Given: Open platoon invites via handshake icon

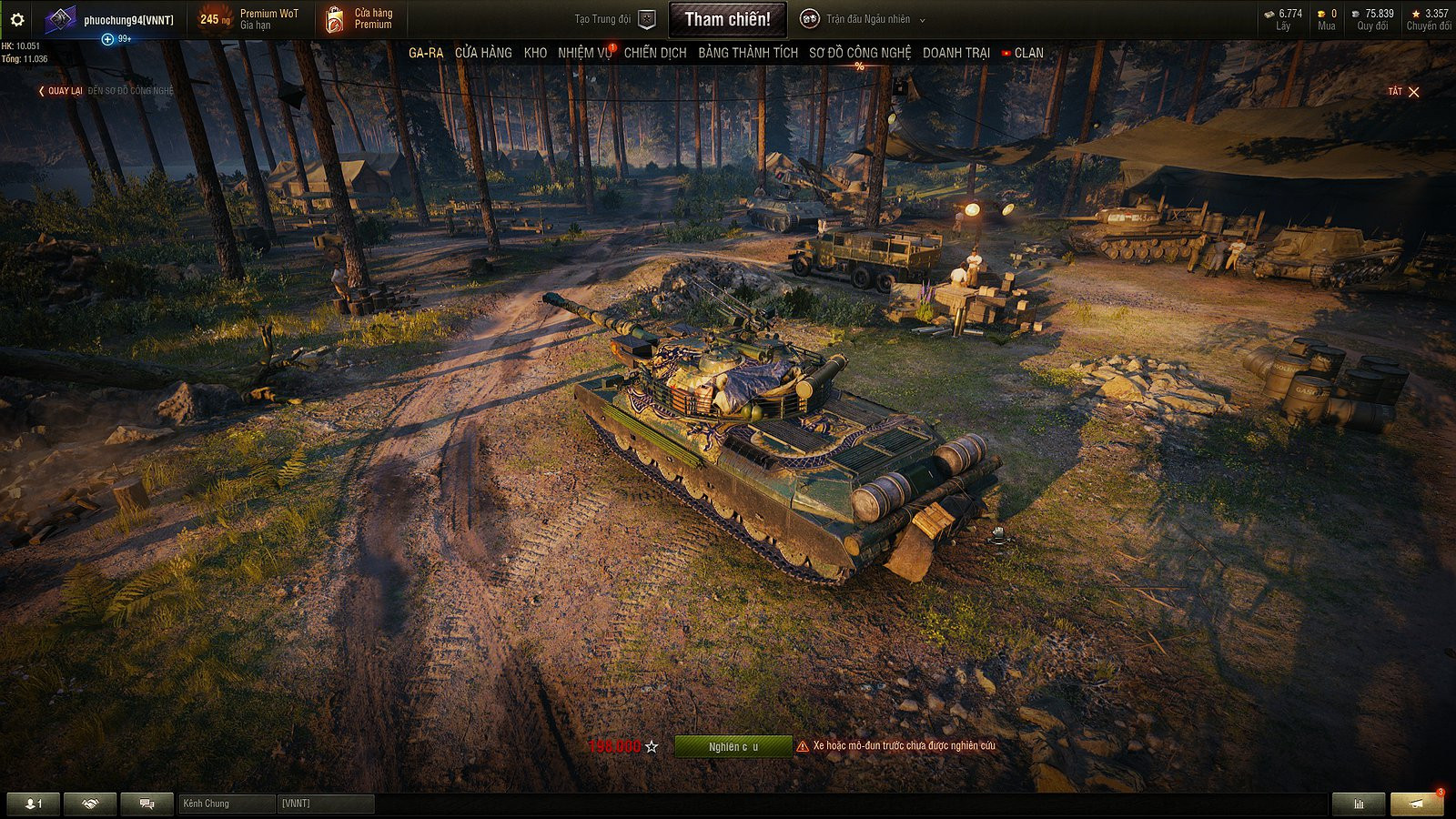Looking at the screenshot, I should click(x=88, y=804).
